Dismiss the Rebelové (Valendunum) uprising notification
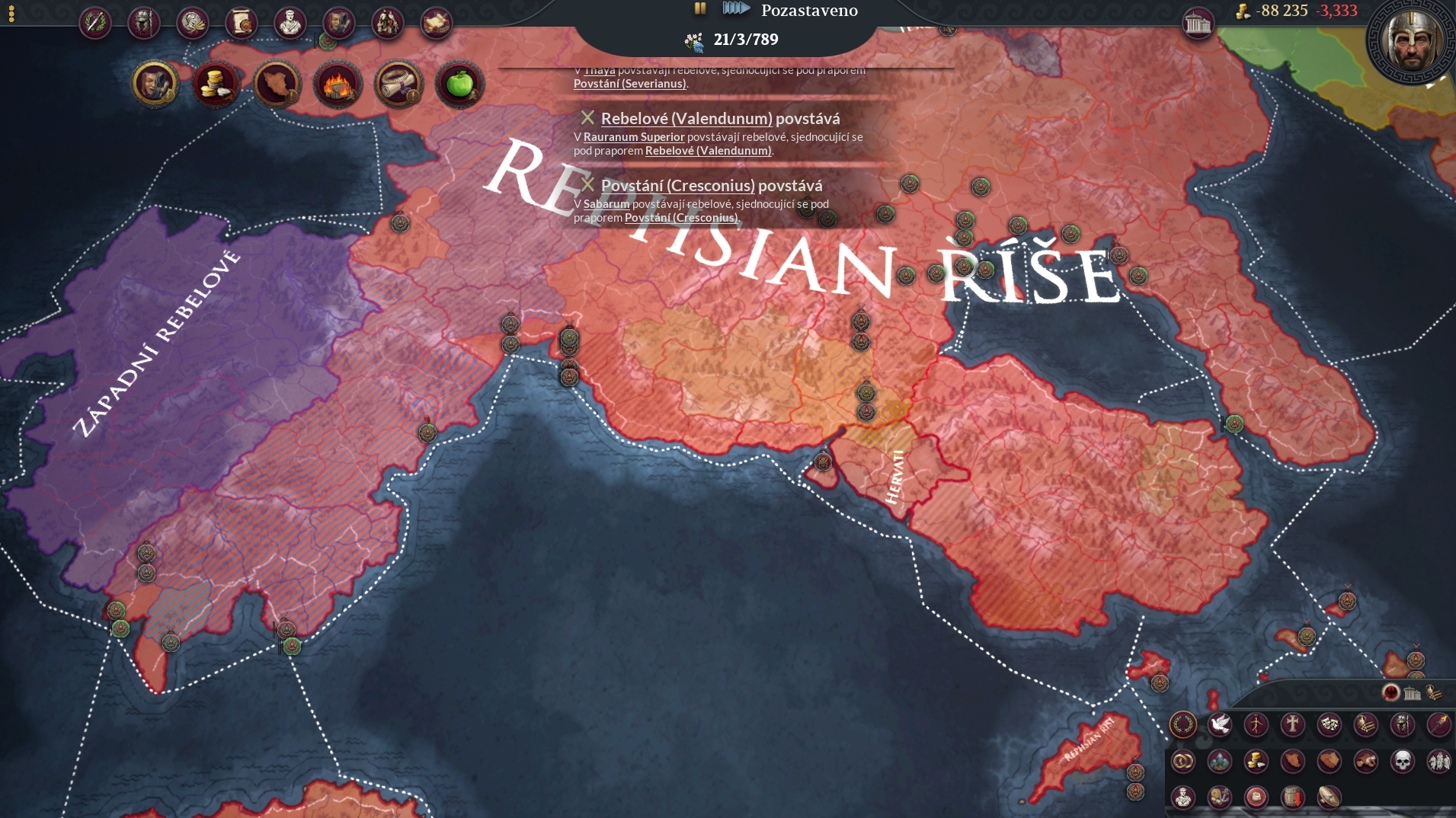 [587, 118]
